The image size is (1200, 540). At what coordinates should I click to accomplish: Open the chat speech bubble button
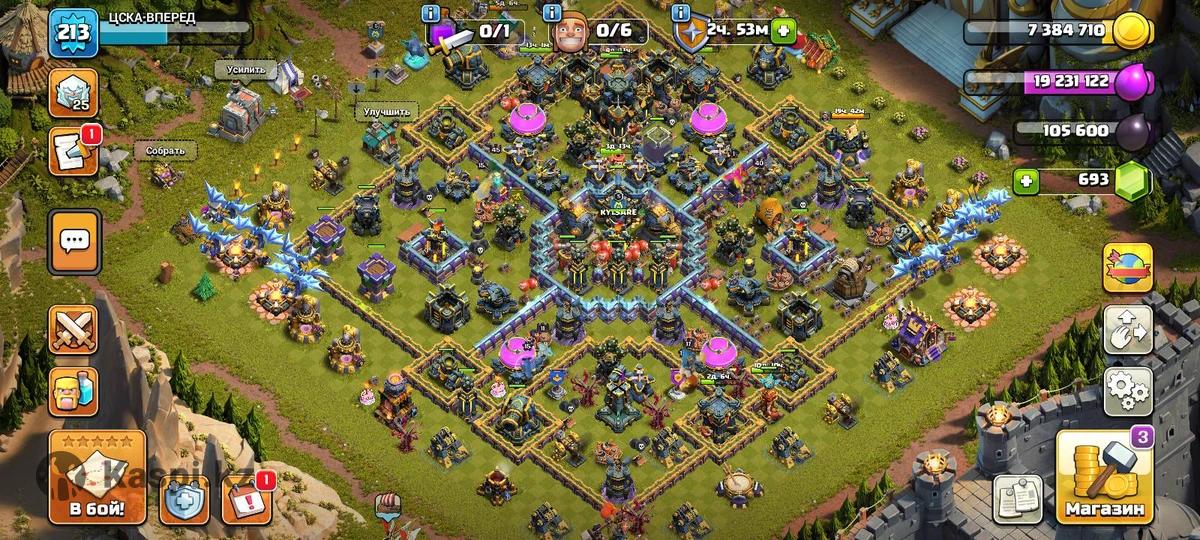tap(74, 241)
